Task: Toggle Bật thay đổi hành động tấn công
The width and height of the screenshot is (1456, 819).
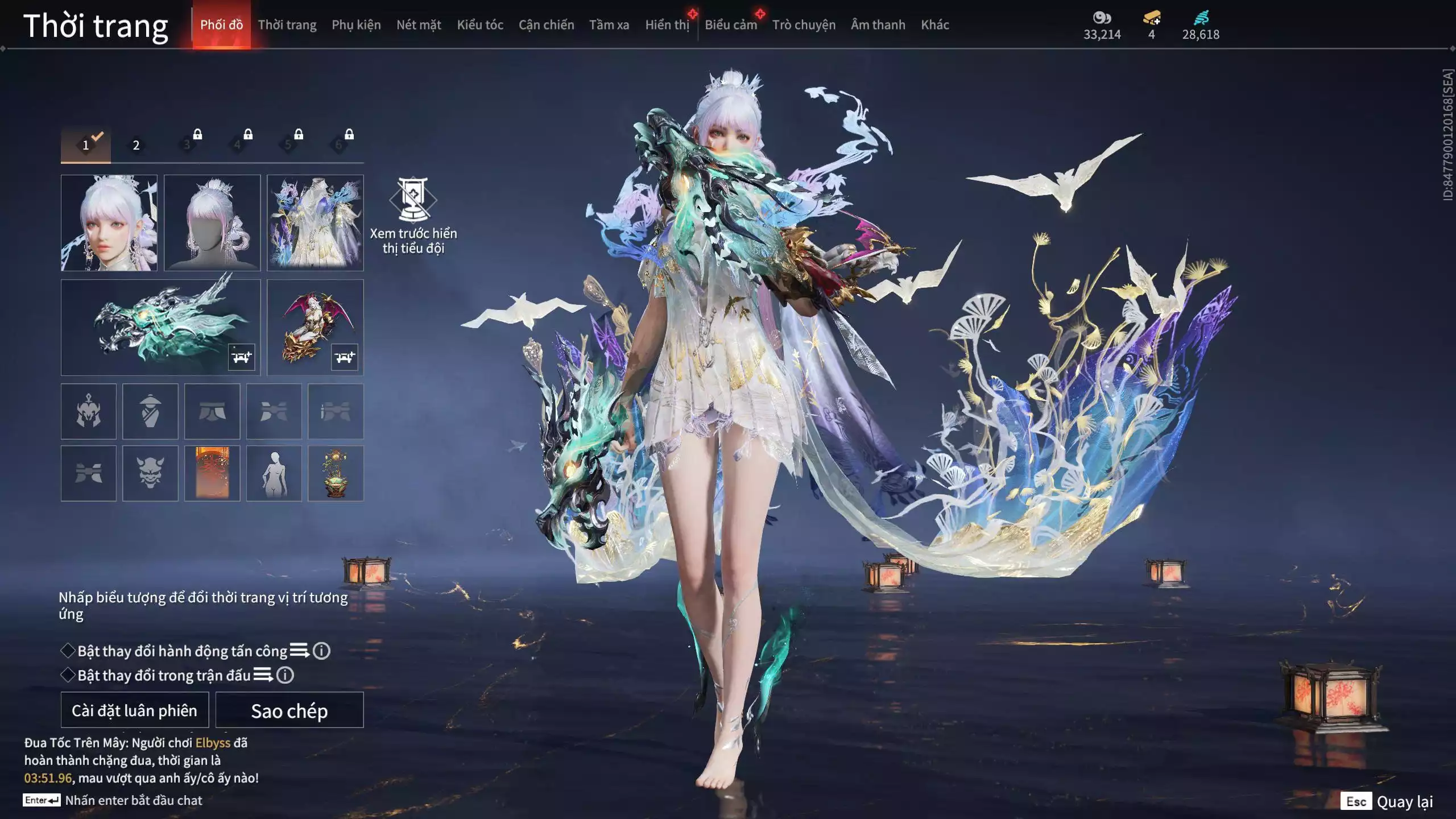Action: 68,651
